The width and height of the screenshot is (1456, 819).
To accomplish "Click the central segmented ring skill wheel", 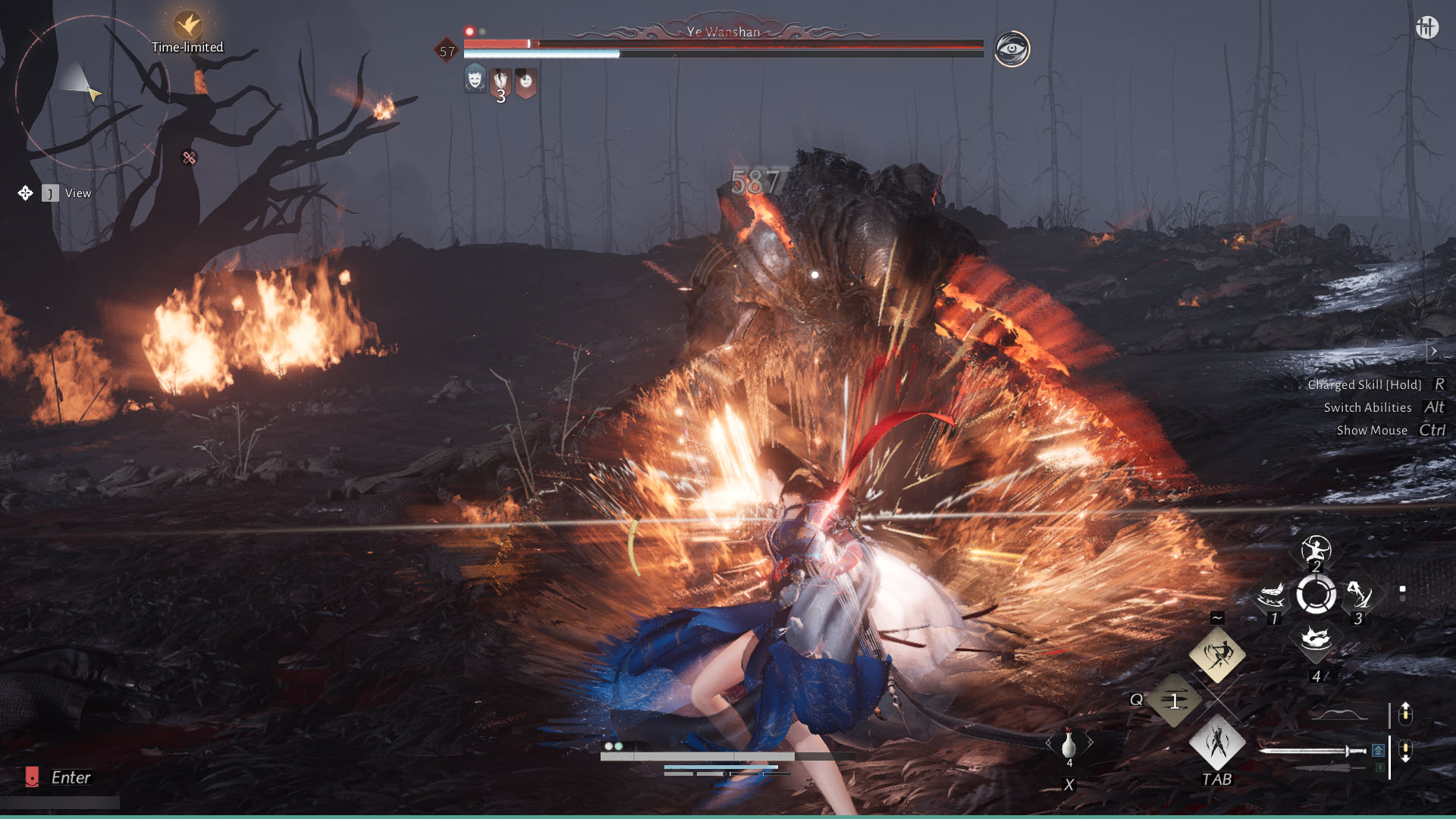I will pyautogui.click(x=1316, y=595).
